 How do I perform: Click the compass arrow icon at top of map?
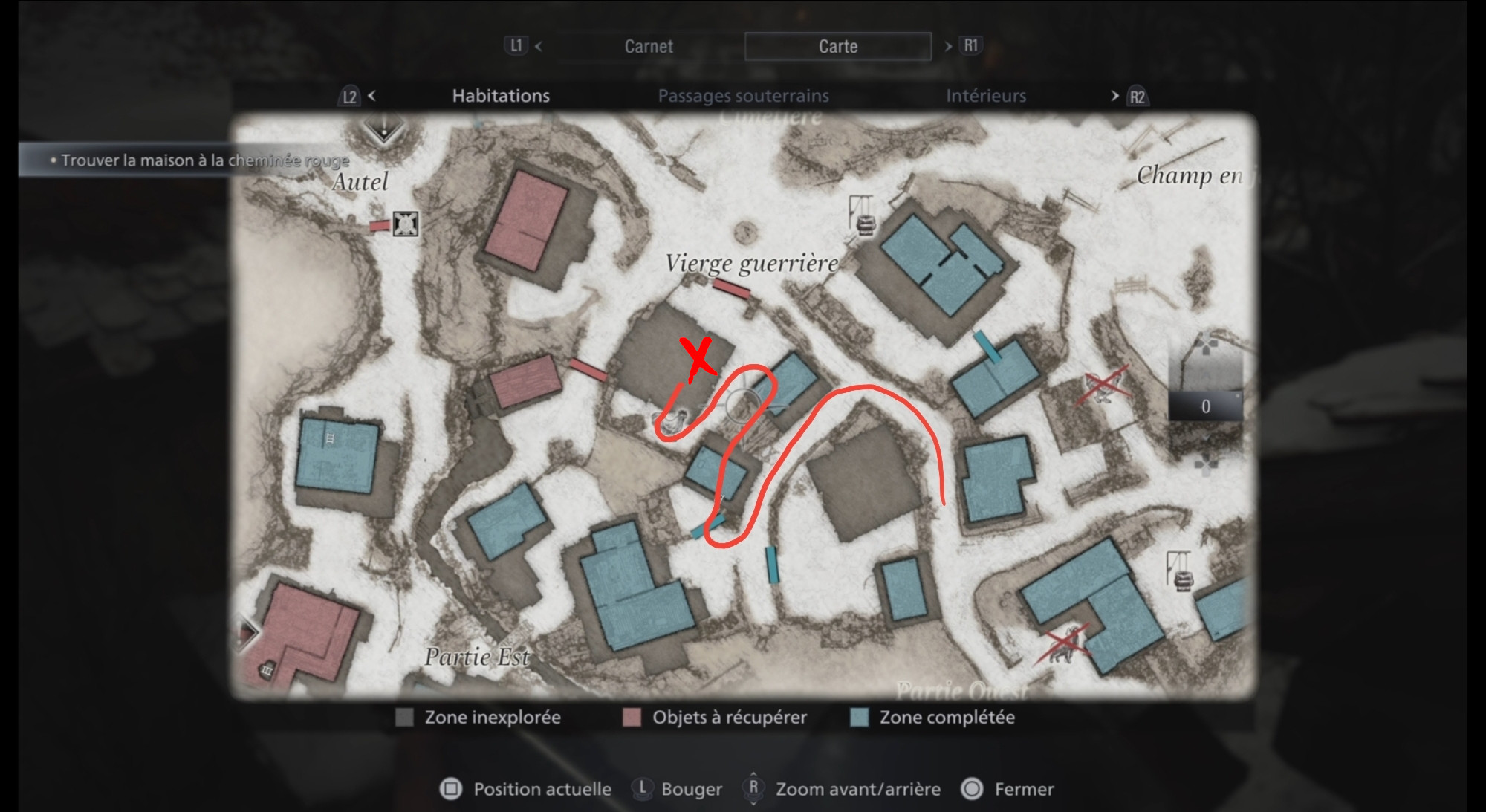(x=383, y=132)
